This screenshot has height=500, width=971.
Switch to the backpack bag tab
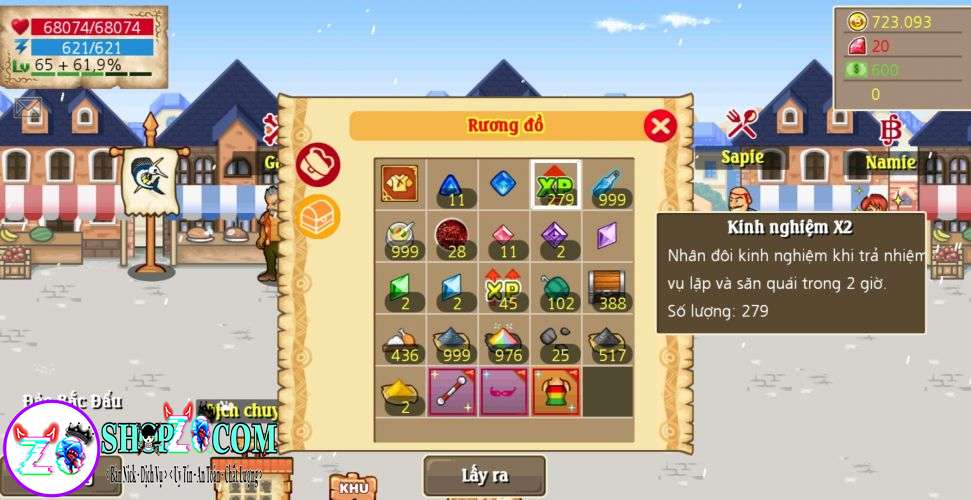pos(319,165)
